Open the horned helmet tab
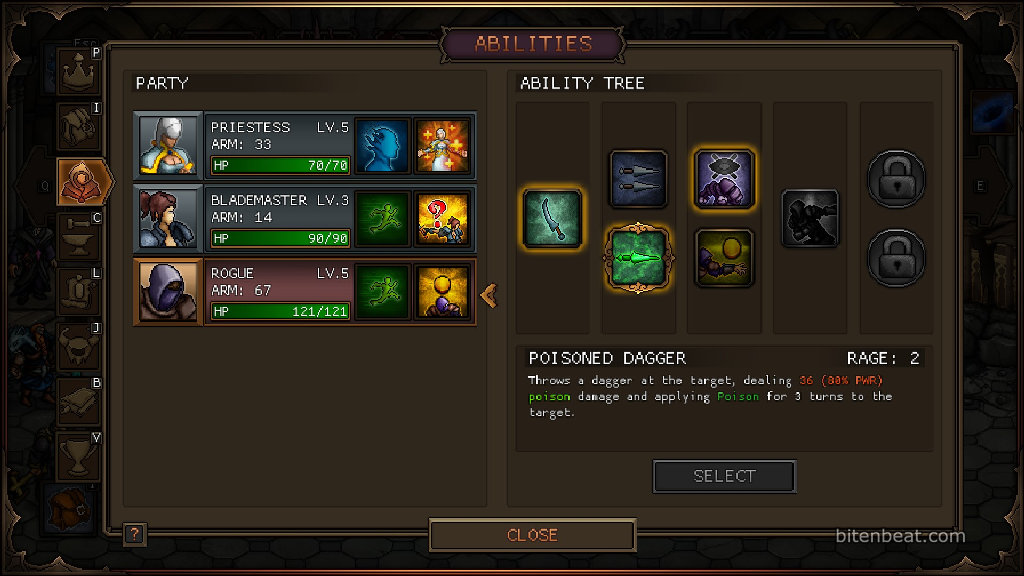The height and width of the screenshot is (576, 1024). [77, 347]
